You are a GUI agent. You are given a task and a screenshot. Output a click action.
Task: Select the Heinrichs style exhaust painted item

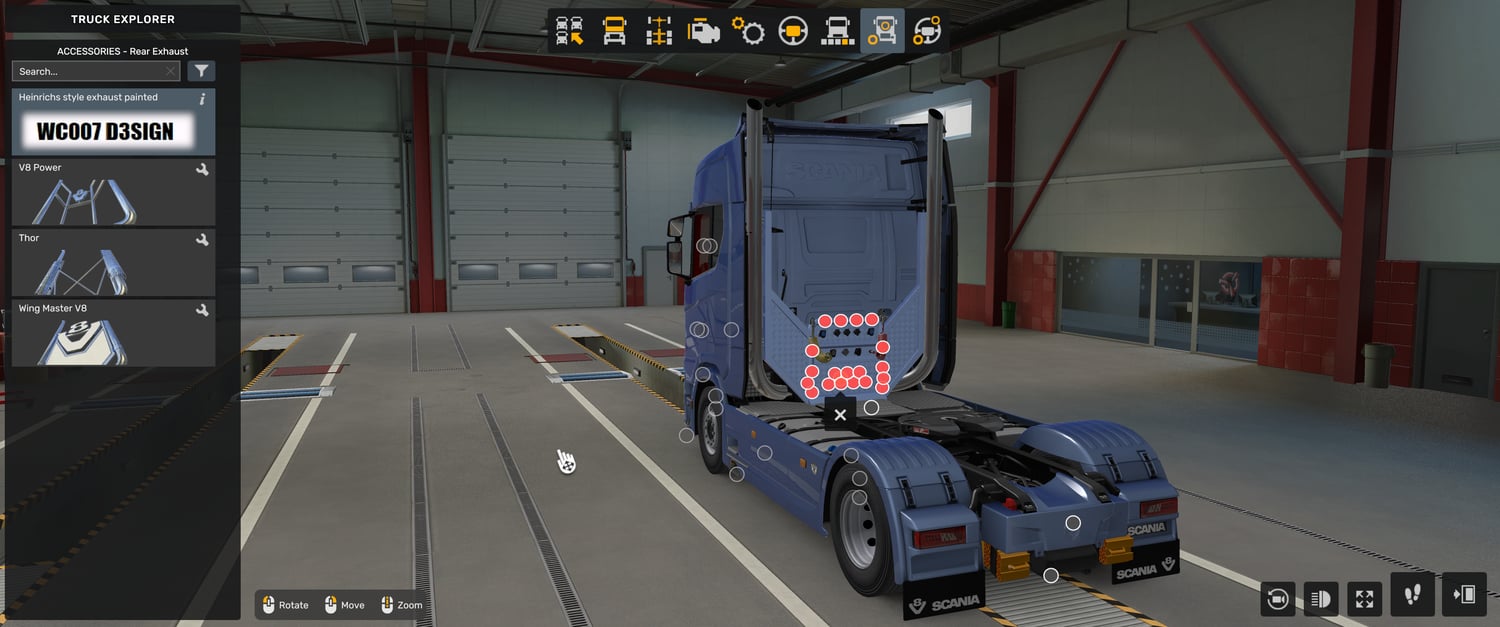pyautogui.click(x=113, y=122)
